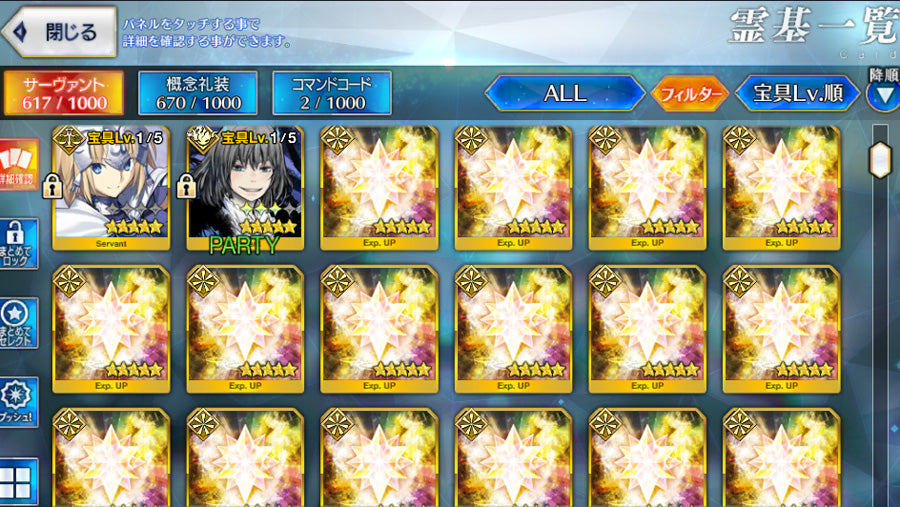Open the ALL class selector
This screenshot has width=900, height=507.
click(x=565, y=94)
